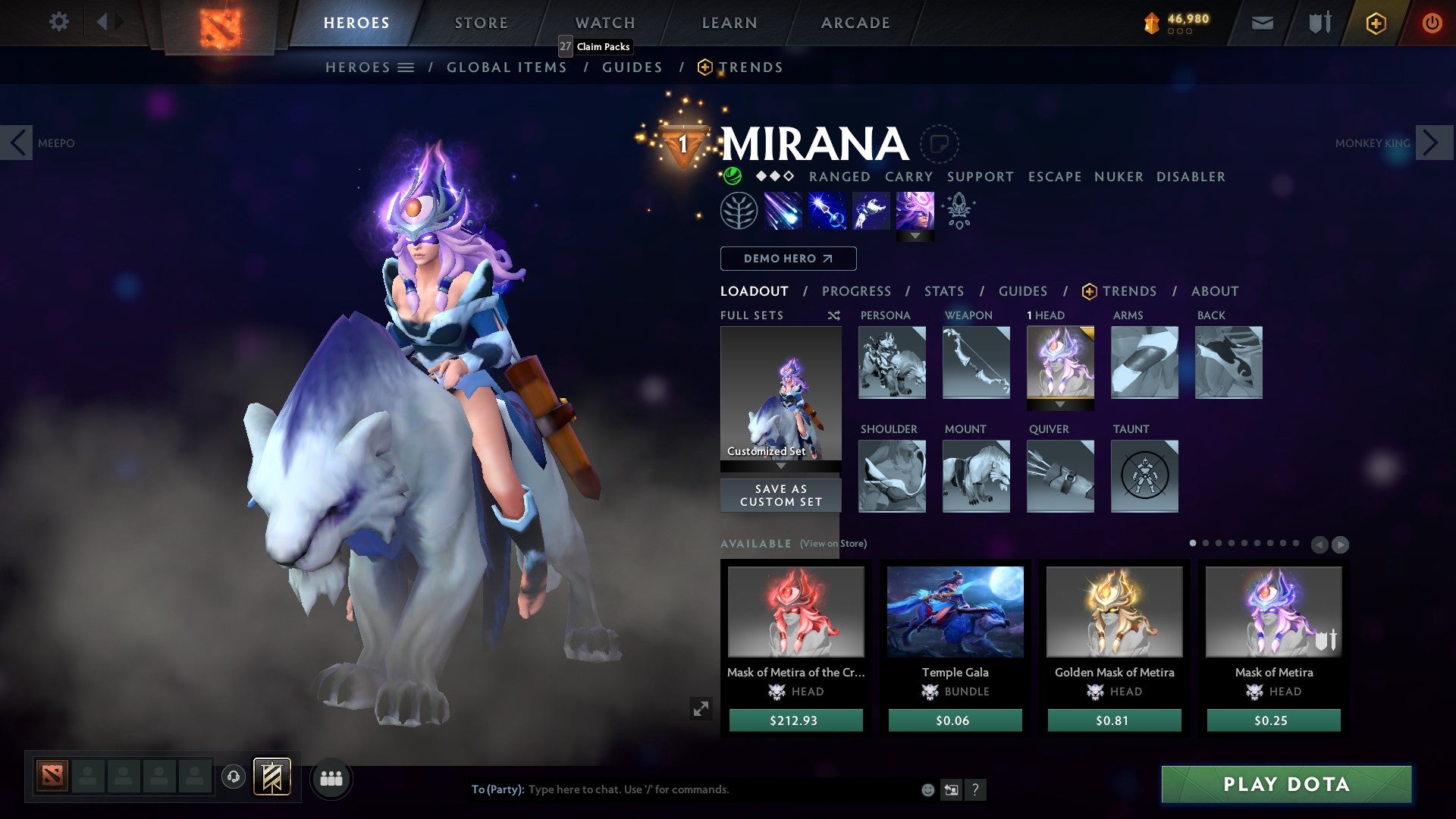Screen dimensions: 1456x819
Task: Expand the Heroes hamburger menu
Action: 405,67
